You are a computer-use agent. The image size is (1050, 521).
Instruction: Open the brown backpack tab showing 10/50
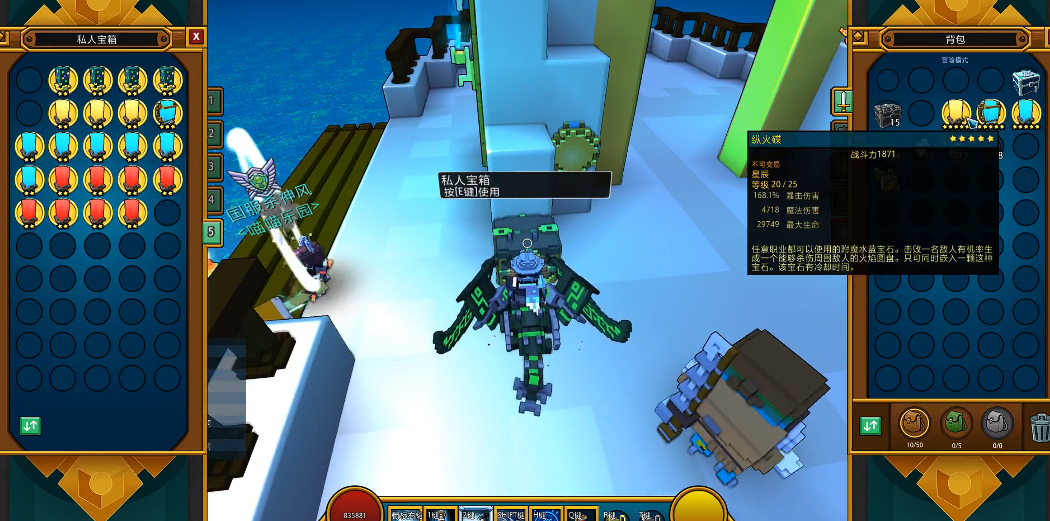point(914,424)
